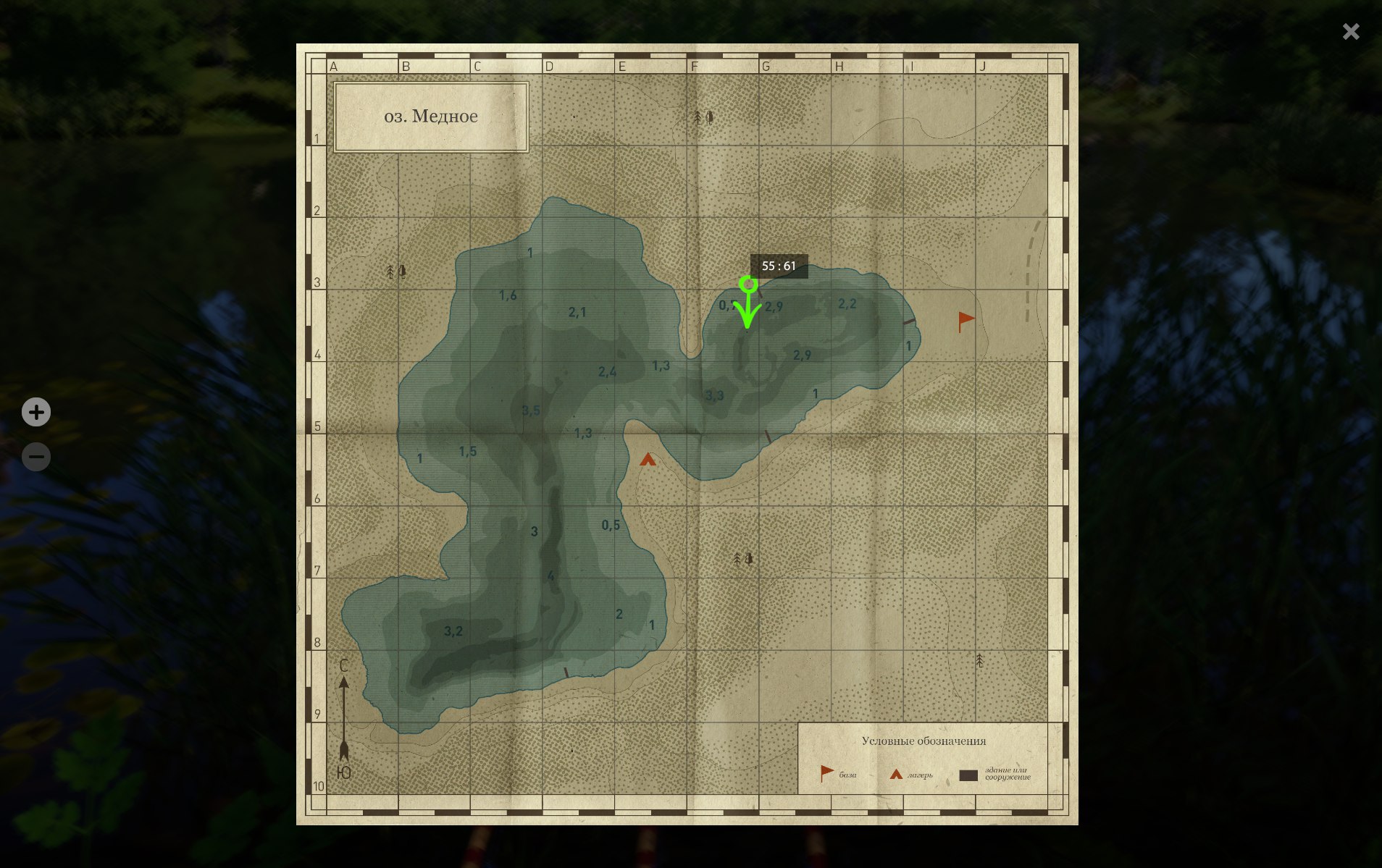Select the red base flag marker
The height and width of the screenshot is (868, 1382).
click(966, 321)
